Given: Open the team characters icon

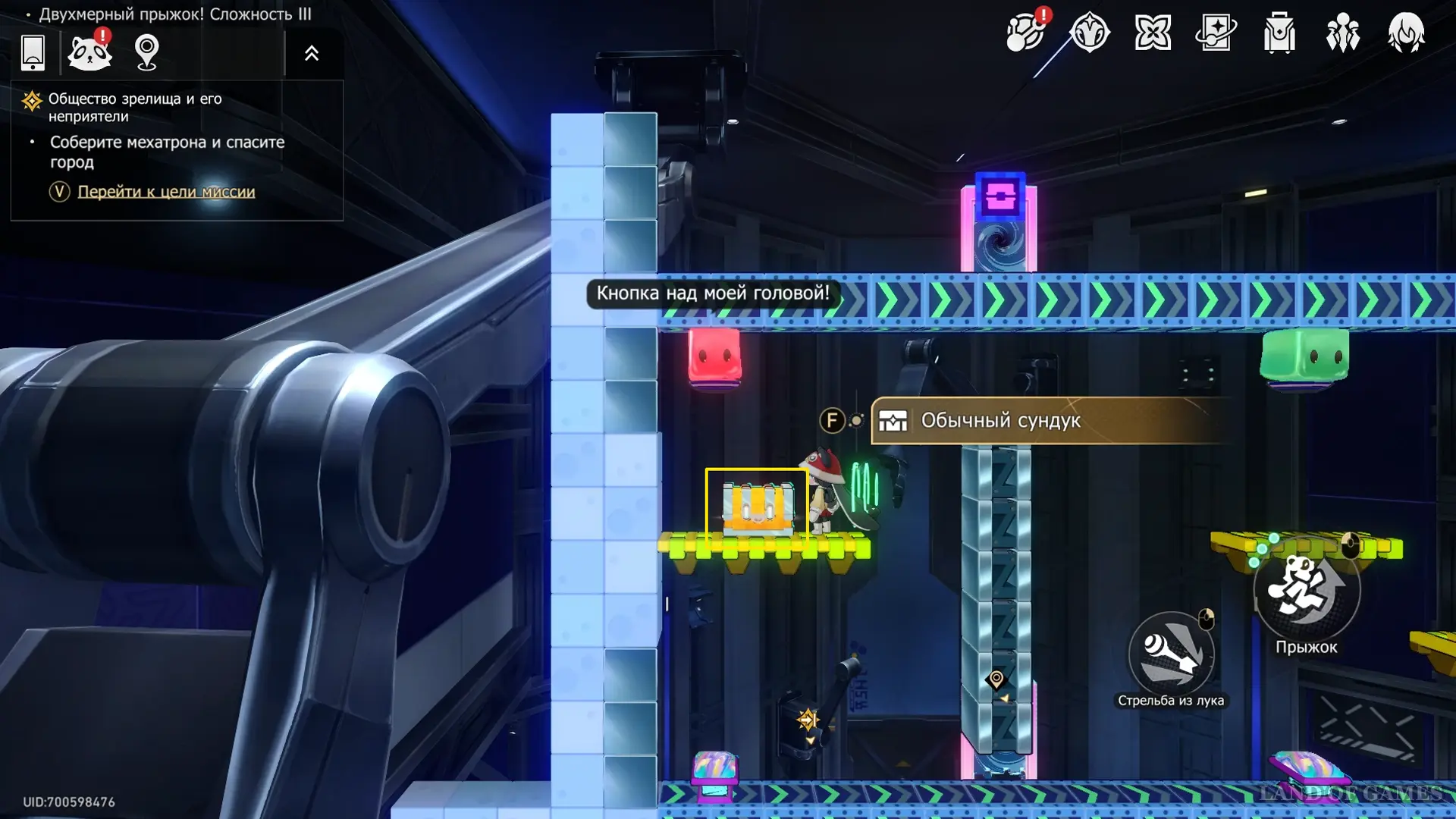Looking at the screenshot, I should point(1342,33).
